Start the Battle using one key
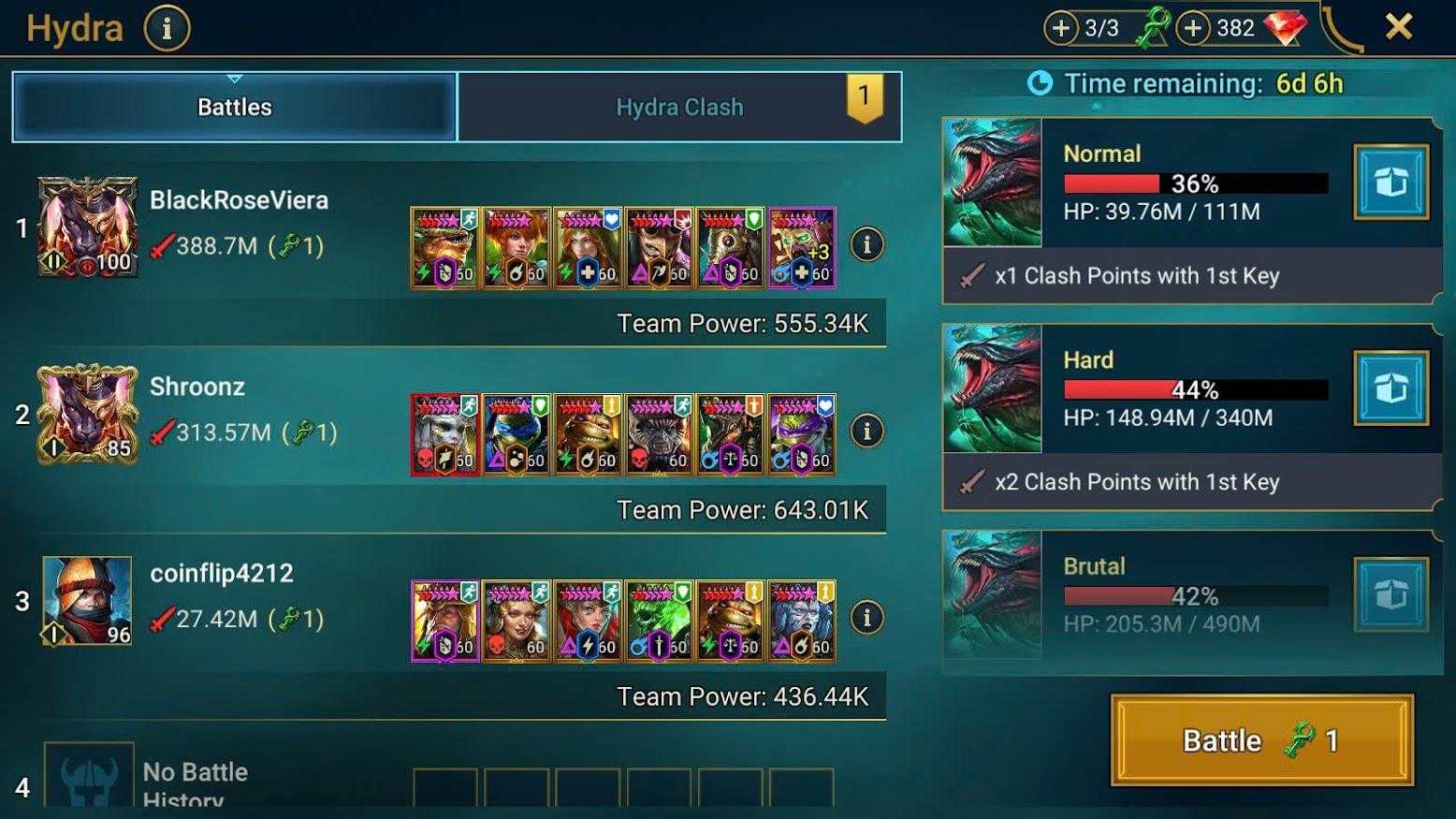1456x819 pixels. coord(1261,740)
